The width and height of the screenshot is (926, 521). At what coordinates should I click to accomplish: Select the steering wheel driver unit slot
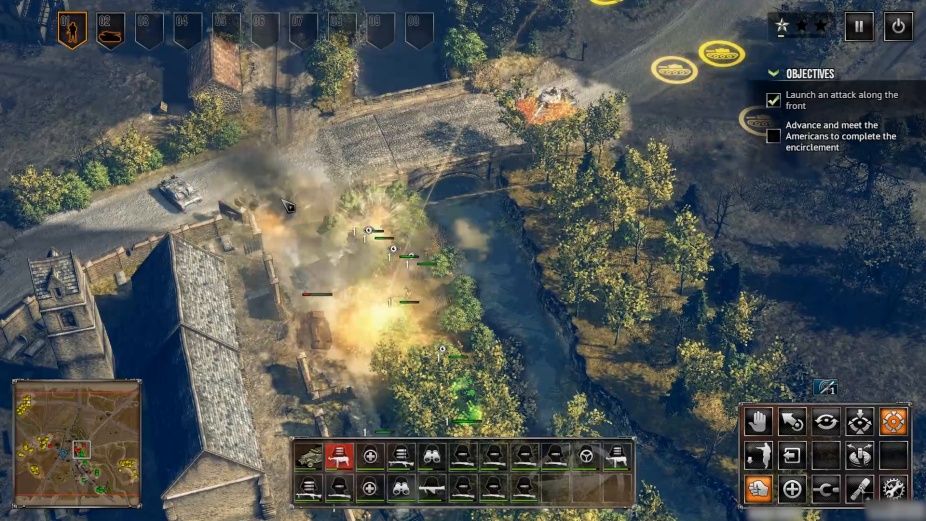(x=587, y=457)
